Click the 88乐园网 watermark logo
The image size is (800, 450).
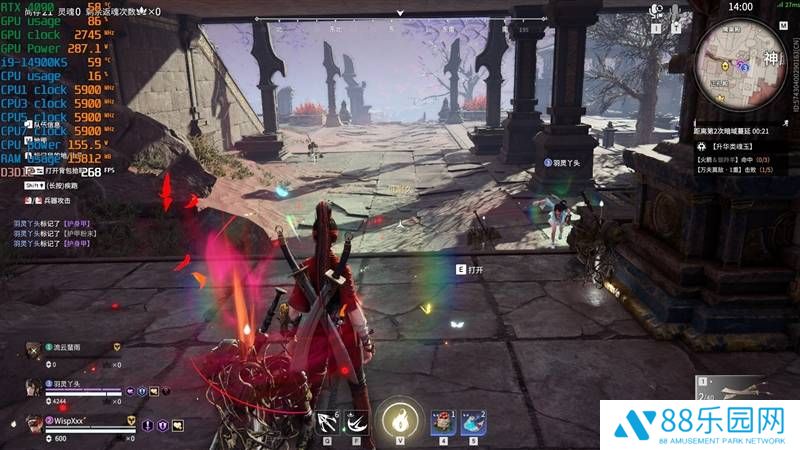(698, 424)
